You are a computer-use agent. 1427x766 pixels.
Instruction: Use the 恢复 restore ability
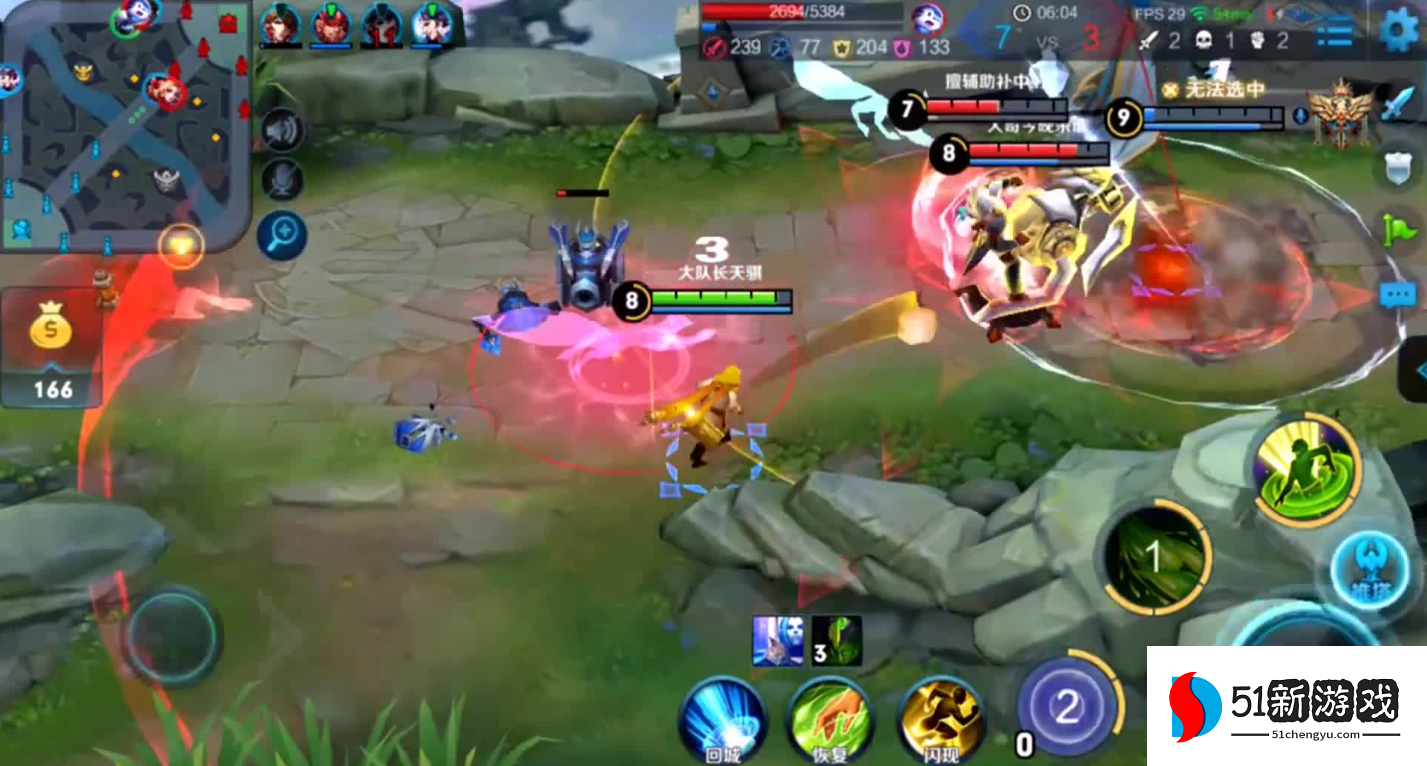[x=830, y=720]
